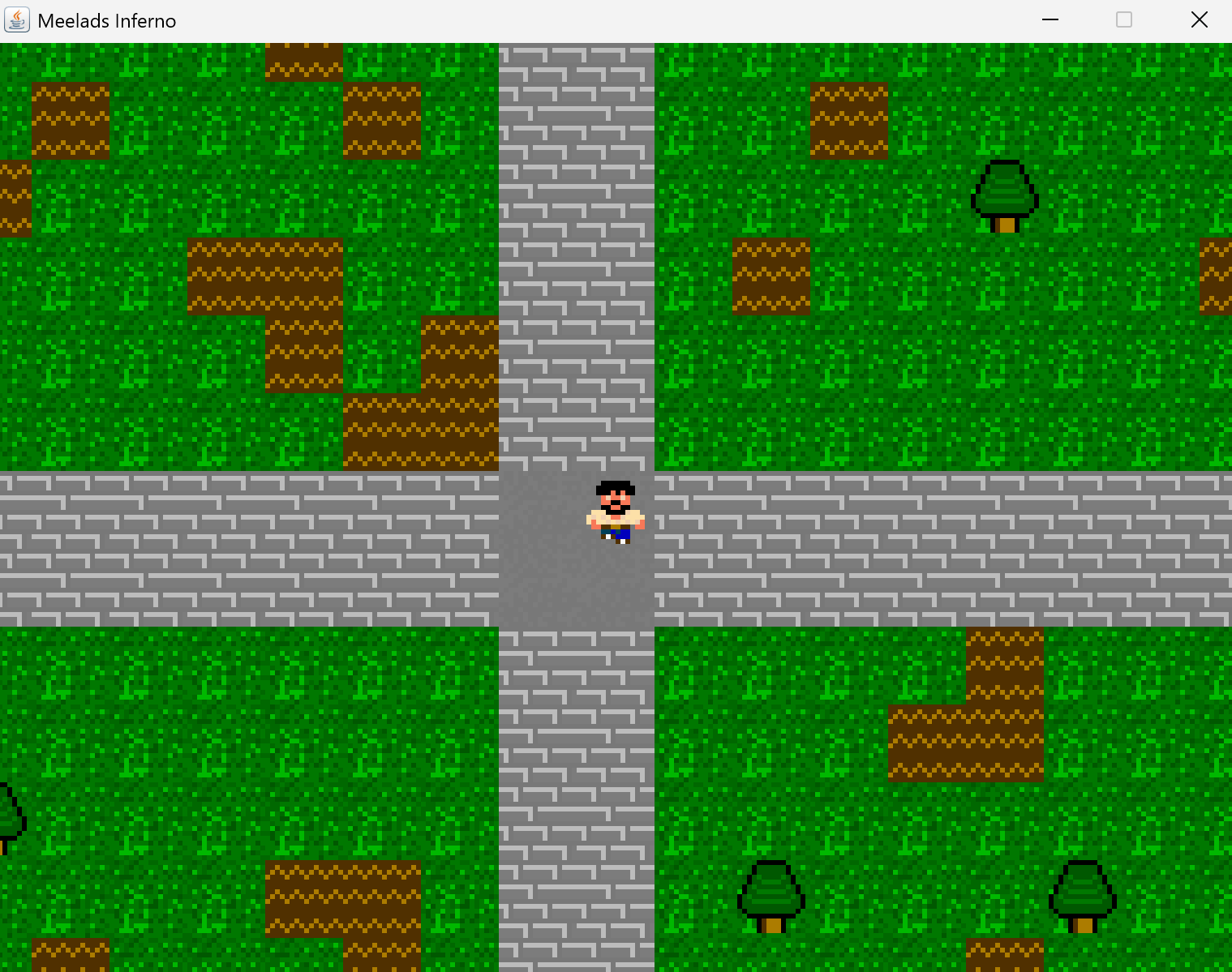Click the title bar of the game window

click(568, 19)
